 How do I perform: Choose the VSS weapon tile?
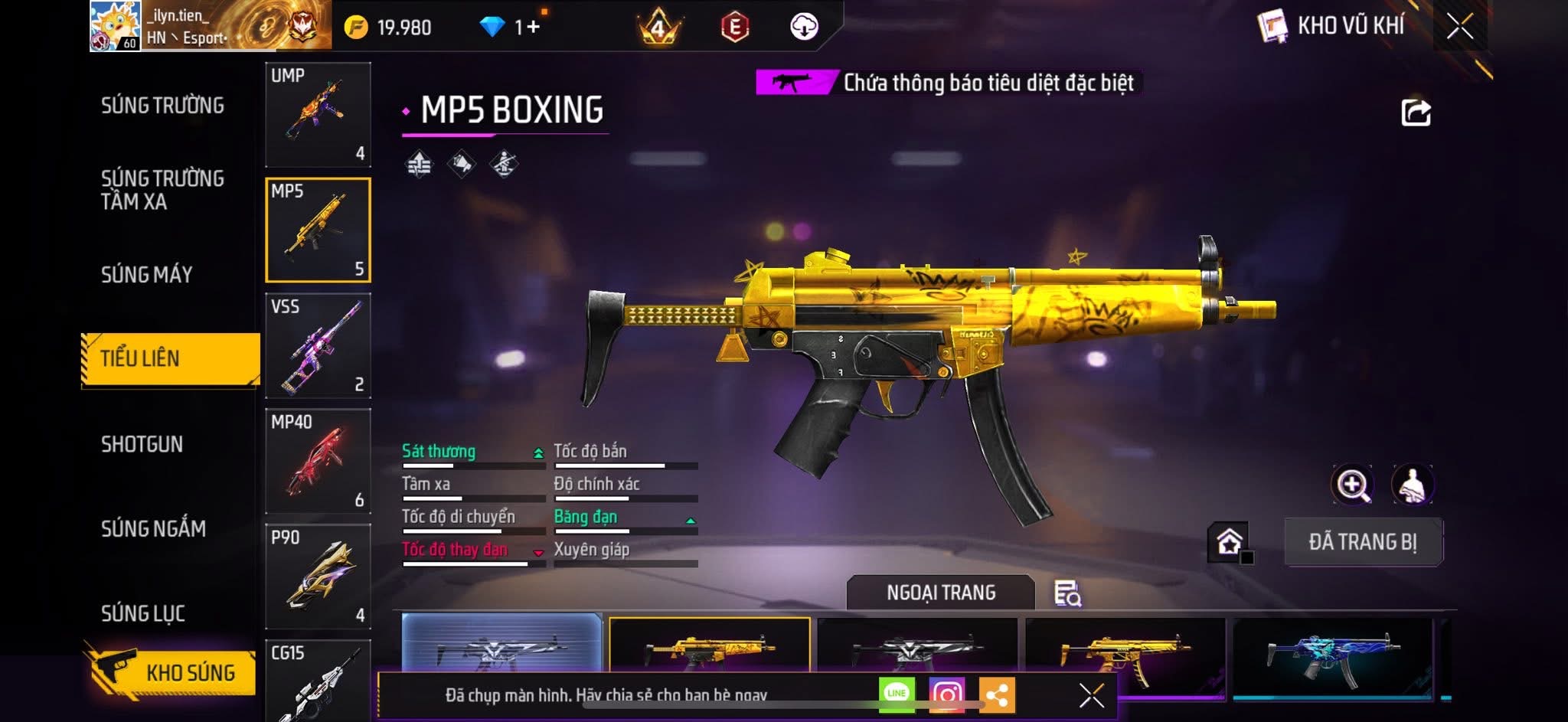point(318,345)
